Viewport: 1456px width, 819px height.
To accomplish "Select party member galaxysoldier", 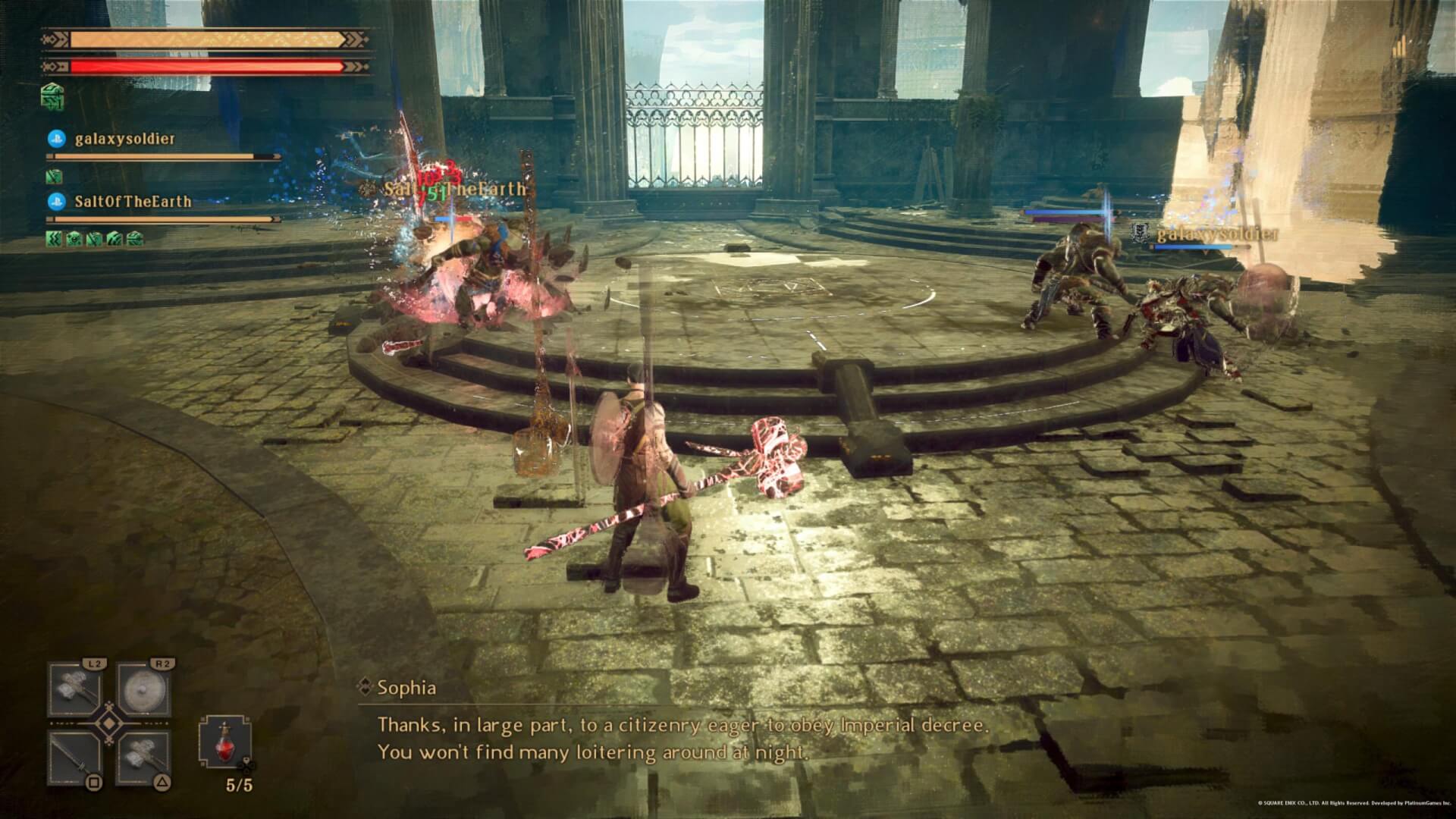I will 124,139.
